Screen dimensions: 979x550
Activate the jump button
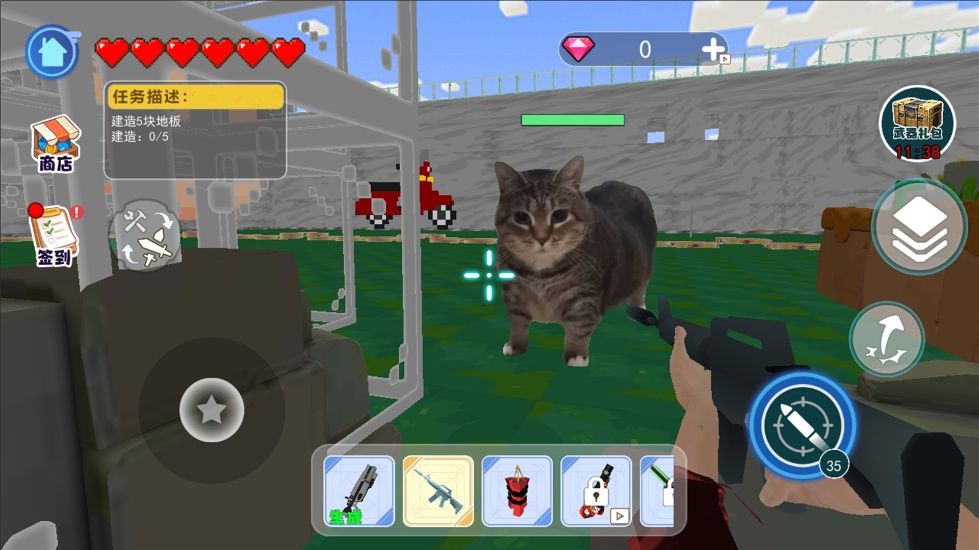[887, 339]
